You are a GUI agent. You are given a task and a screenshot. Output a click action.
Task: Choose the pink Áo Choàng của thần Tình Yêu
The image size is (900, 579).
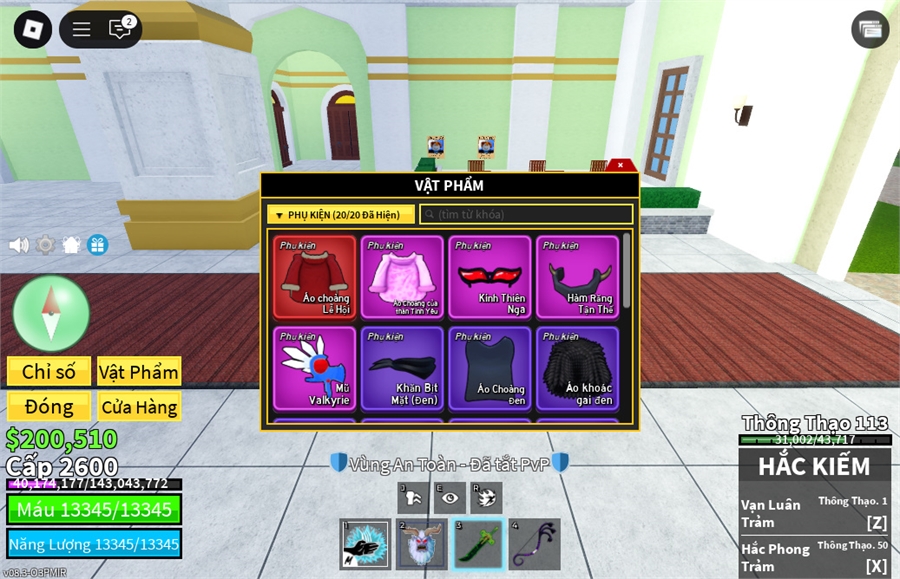click(402, 277)
